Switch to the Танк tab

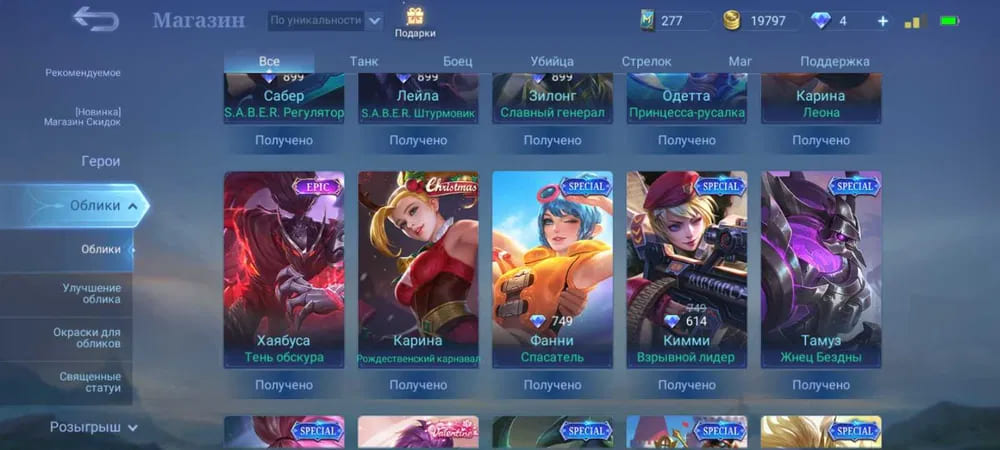point(364,62)
